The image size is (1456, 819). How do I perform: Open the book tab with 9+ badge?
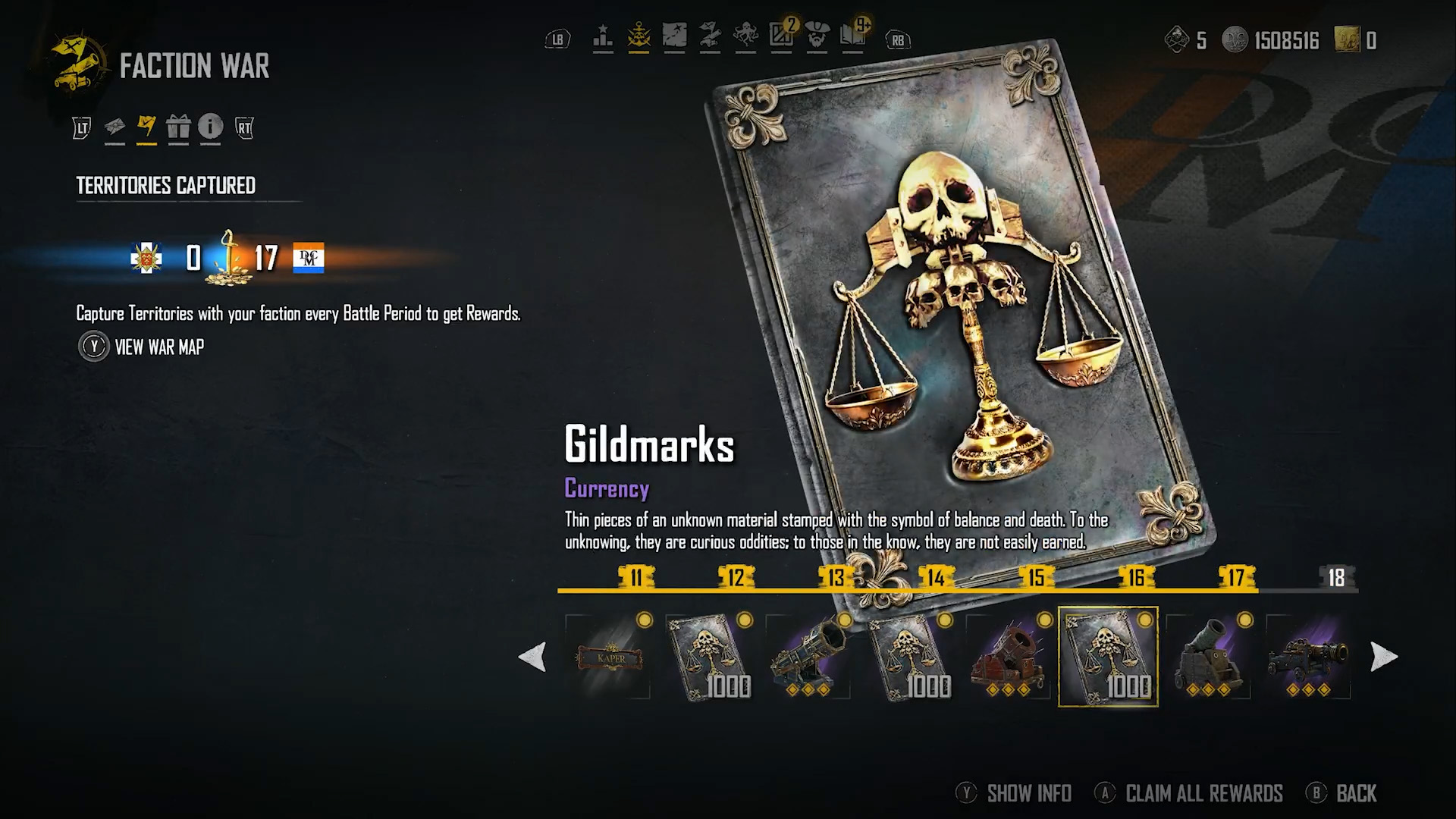[x=853, y=37]
